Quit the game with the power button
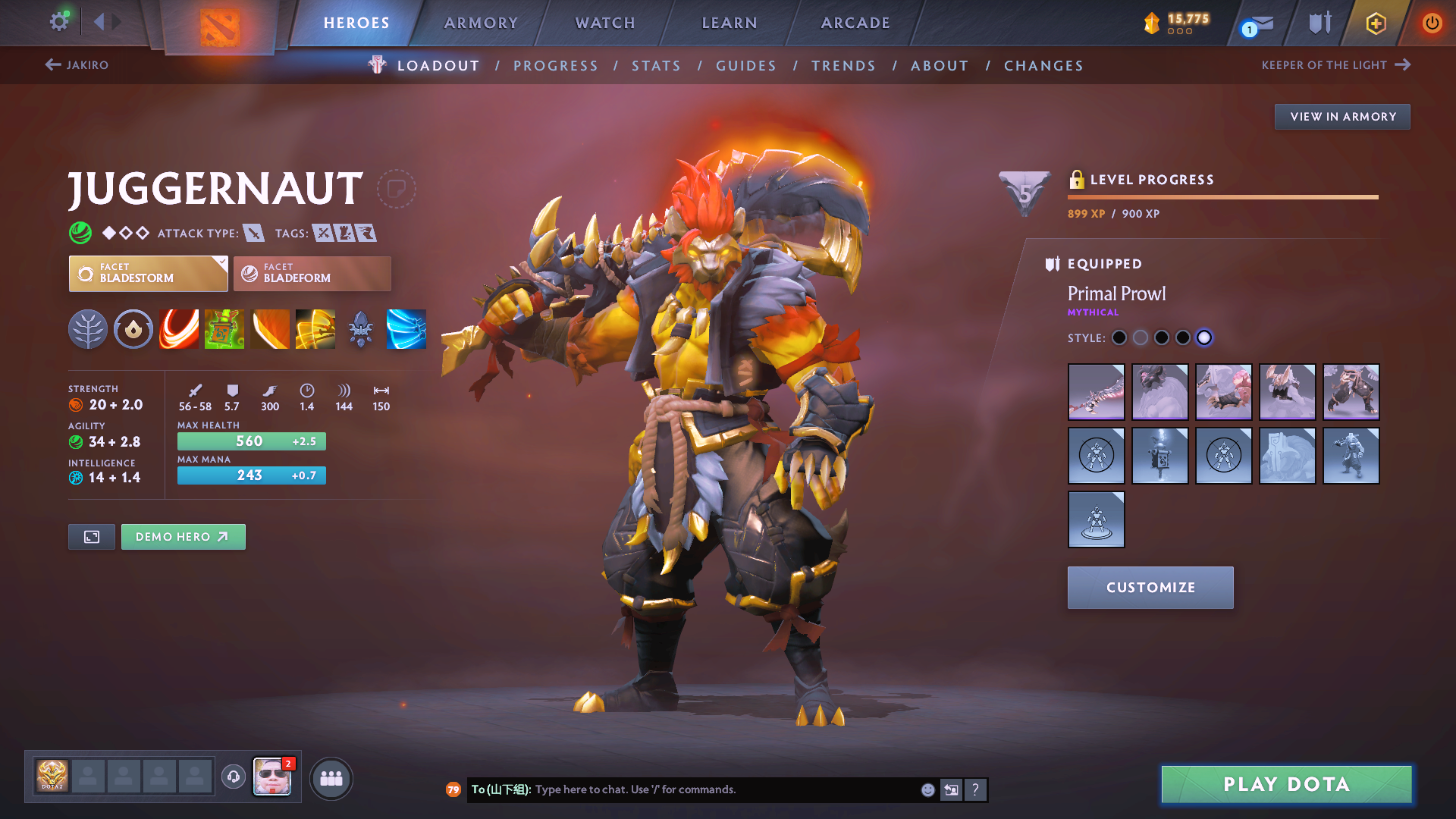The image size is (1456, 819). (x=1432, y=23)
